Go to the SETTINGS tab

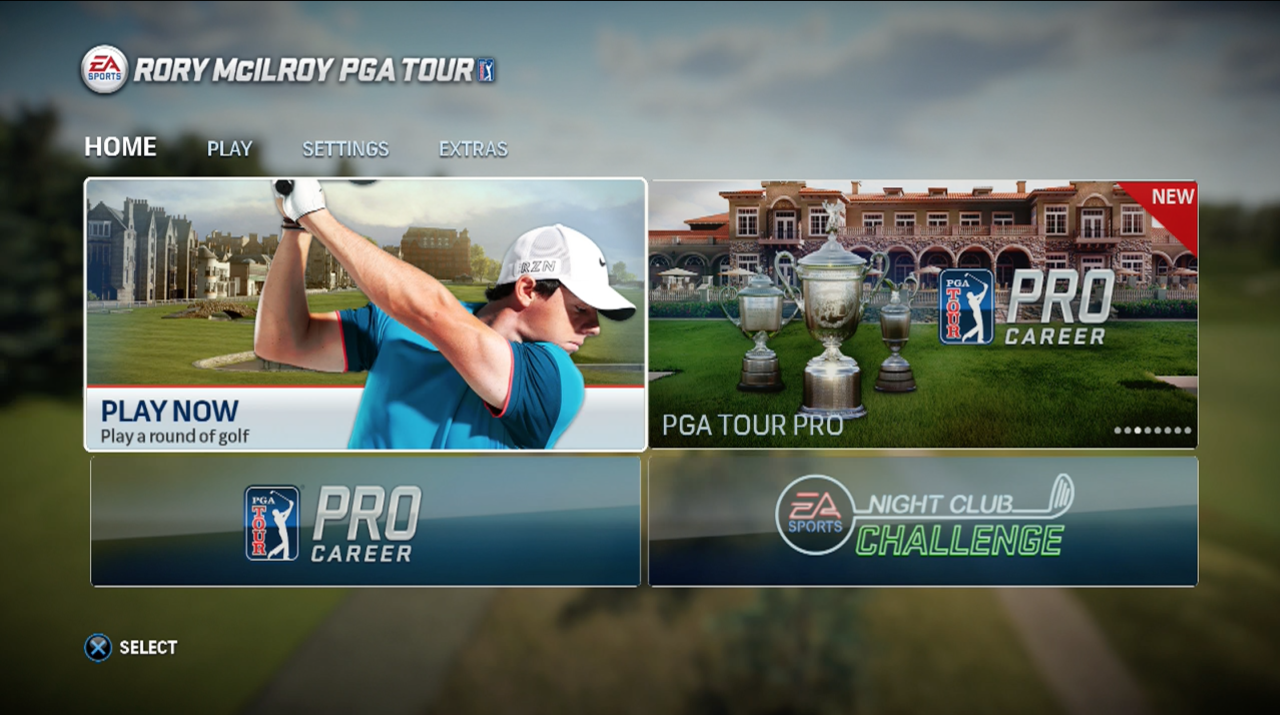pyautogui.click(x=345, y=149)
